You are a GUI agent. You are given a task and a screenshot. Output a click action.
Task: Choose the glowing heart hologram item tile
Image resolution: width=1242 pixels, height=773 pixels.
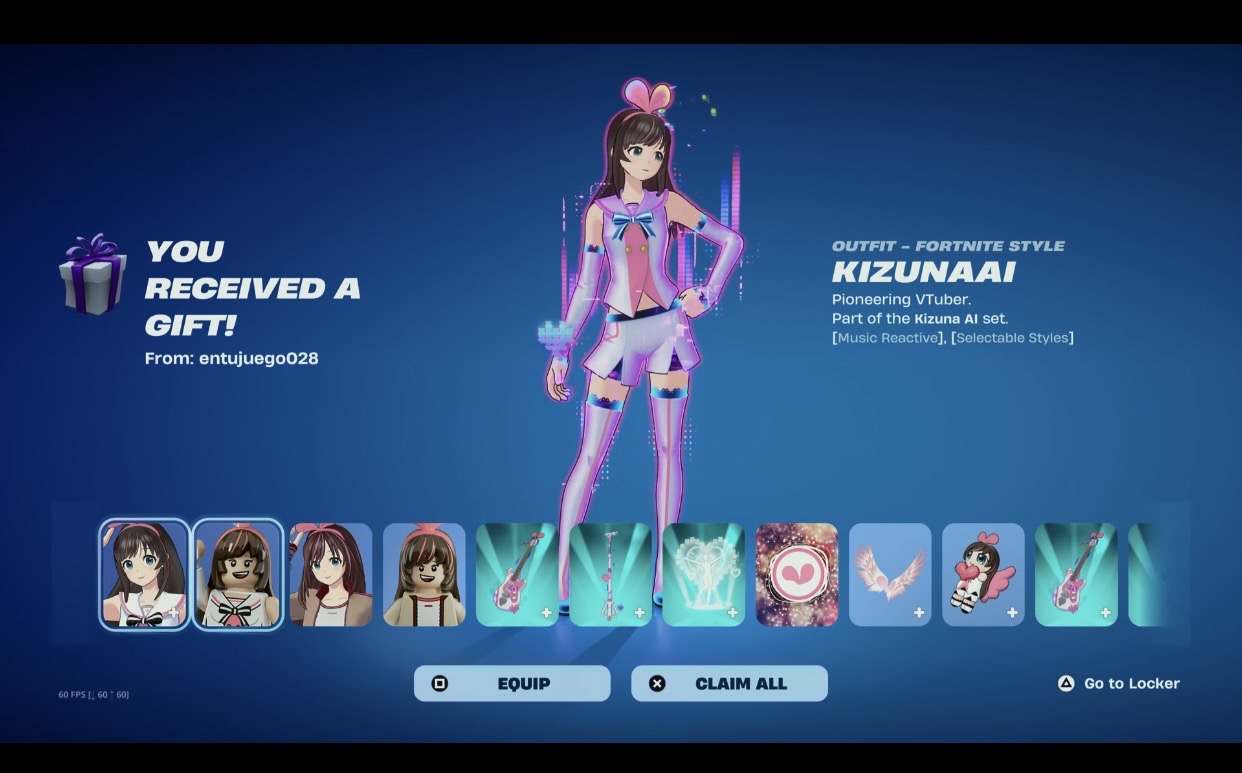tap(703, 574)
